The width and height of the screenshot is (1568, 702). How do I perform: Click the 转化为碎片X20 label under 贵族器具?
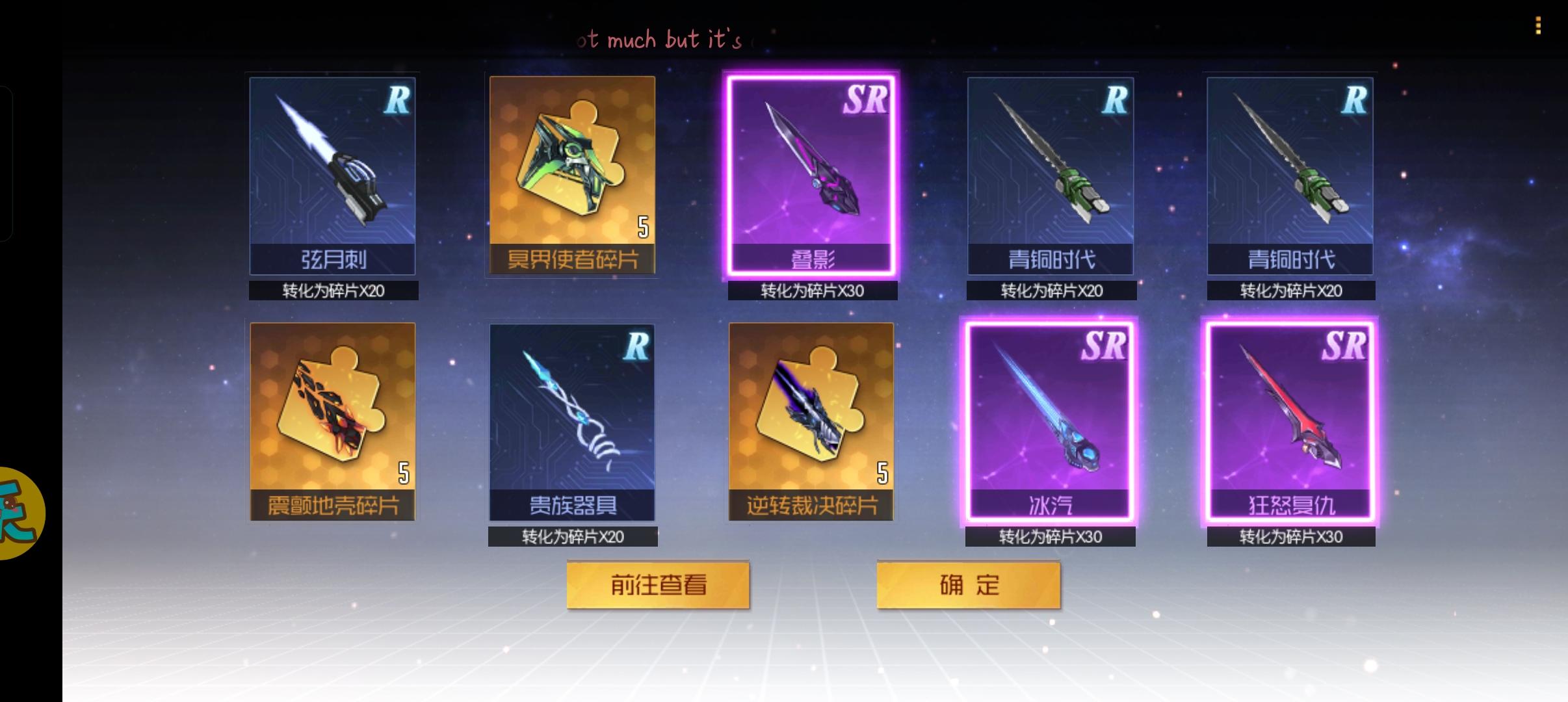pos(572,536)
